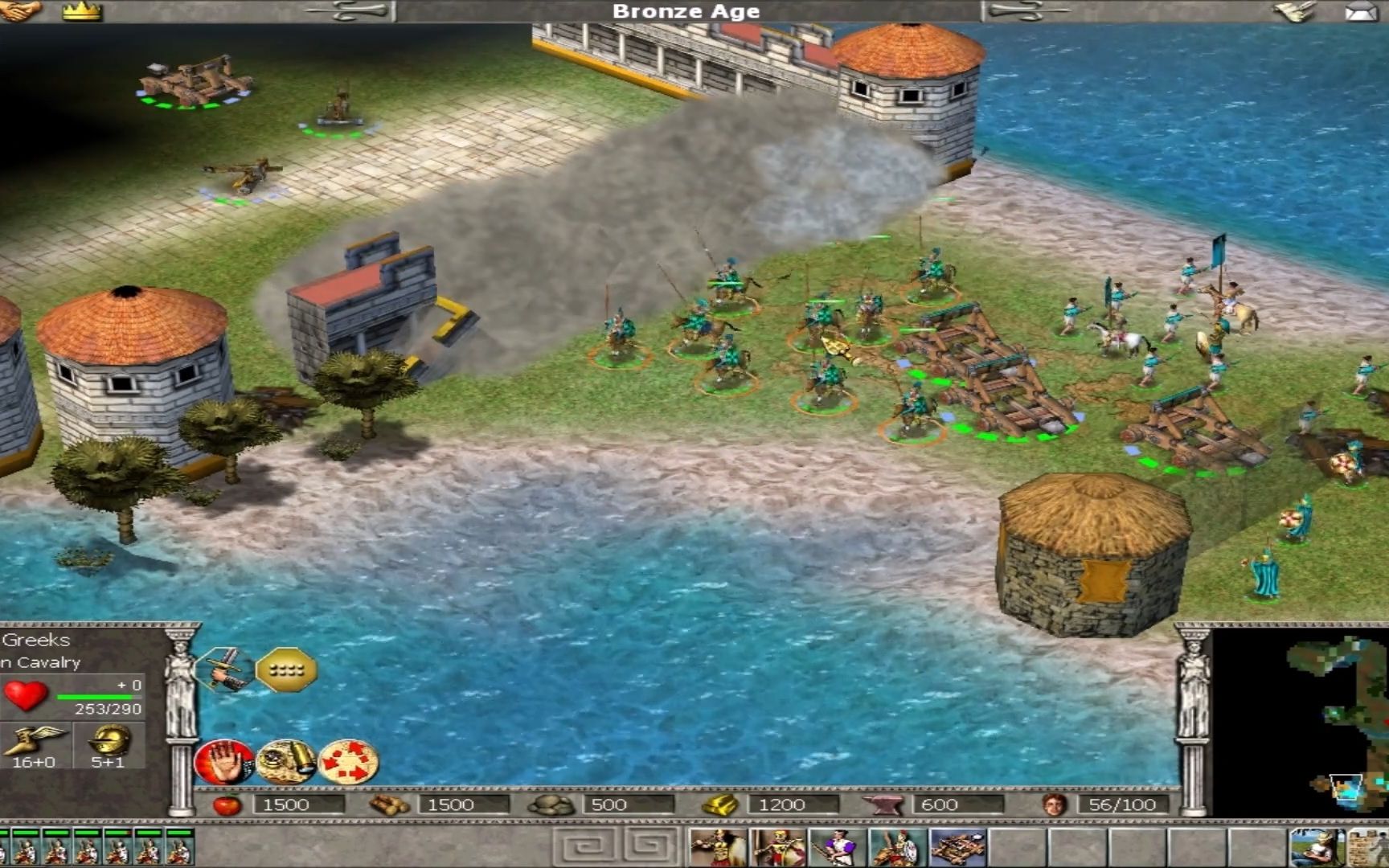1389x868 pixels.
Task: Click the gold crown icon
Action: (x=82, y=10)
